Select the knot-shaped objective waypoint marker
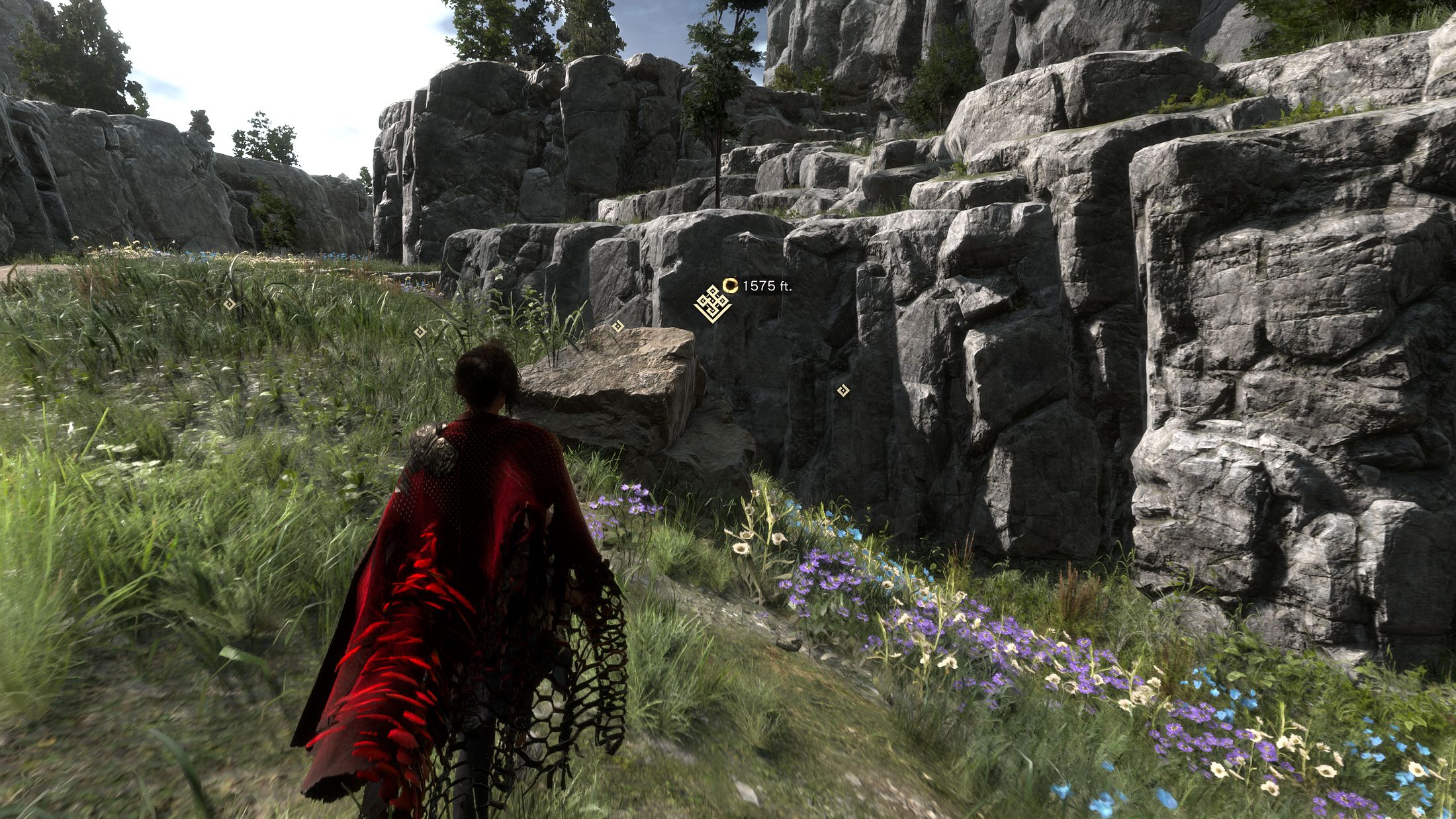Image resolution: width=1456 pixels, height=819 pixels. (711, 305)
